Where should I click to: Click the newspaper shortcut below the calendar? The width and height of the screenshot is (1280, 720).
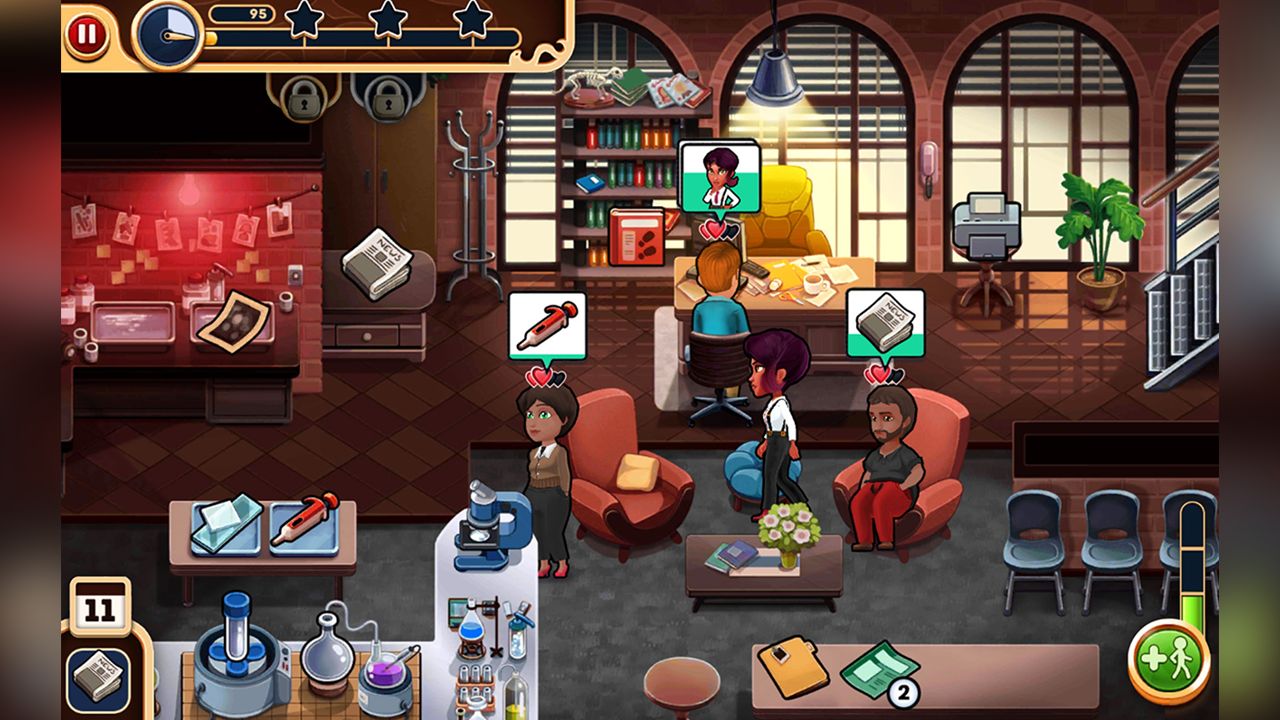[x=97, y=674]
